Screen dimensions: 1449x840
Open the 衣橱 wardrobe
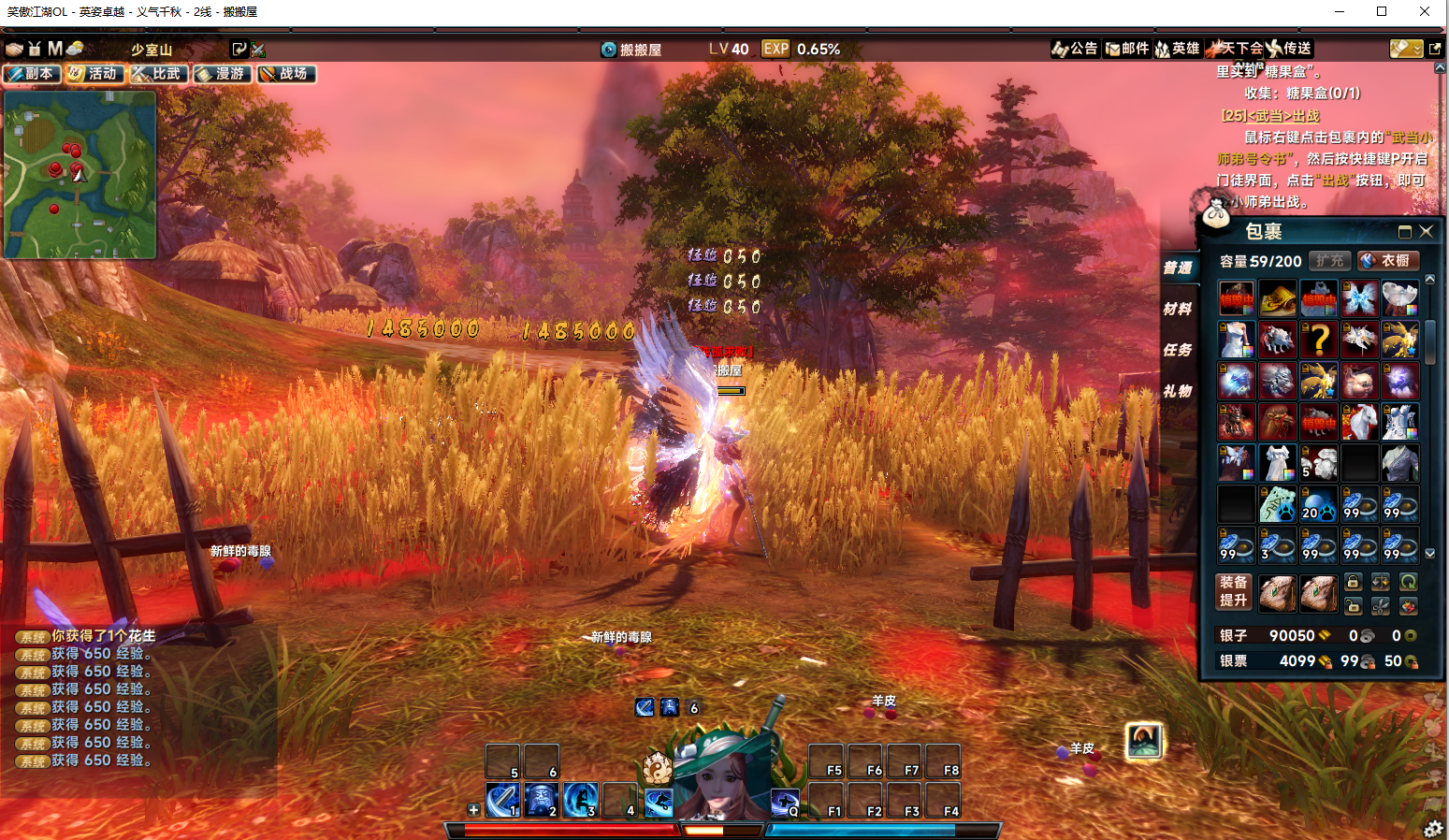1388,261
